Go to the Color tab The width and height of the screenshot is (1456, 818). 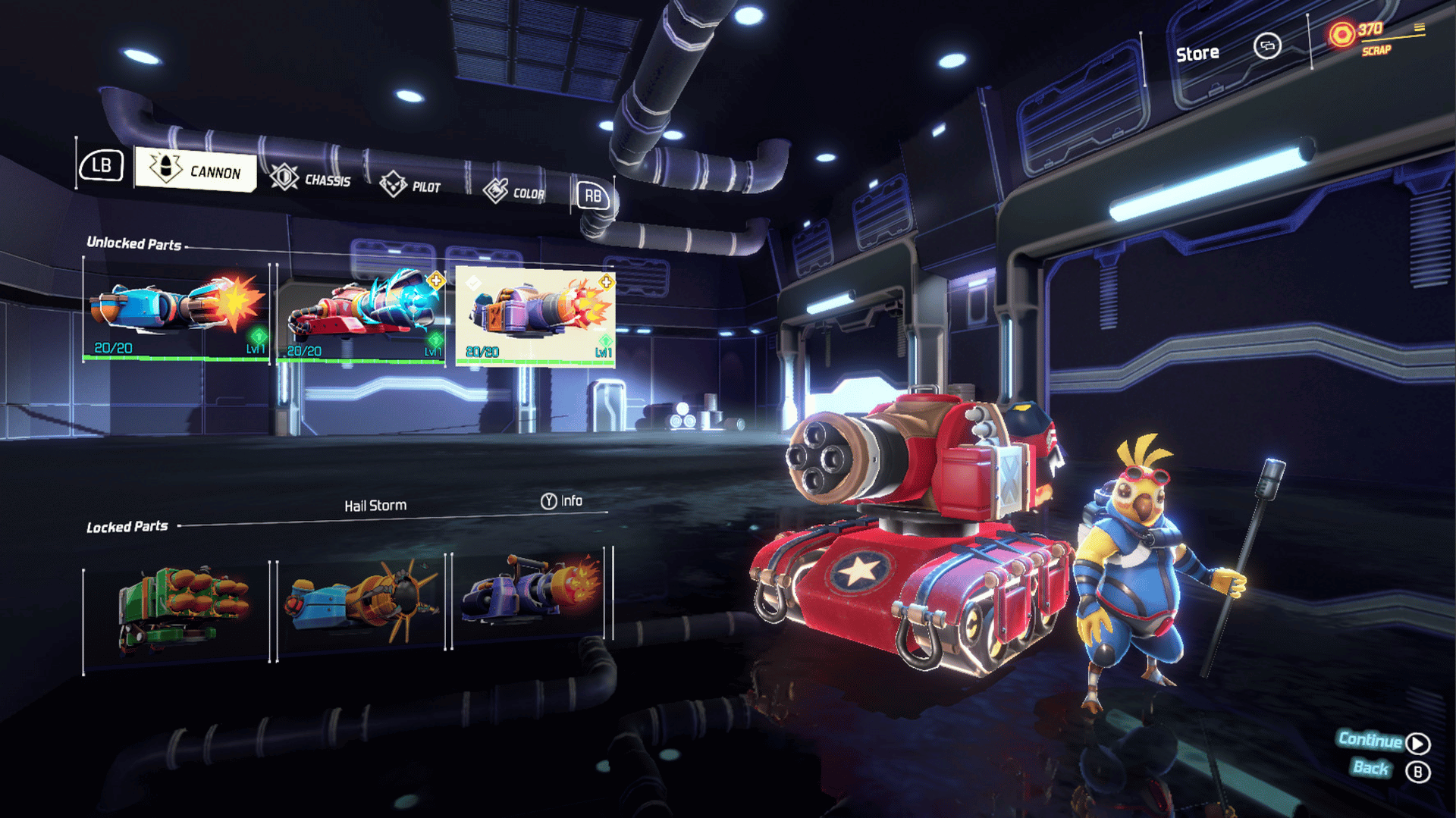(514, 192)
